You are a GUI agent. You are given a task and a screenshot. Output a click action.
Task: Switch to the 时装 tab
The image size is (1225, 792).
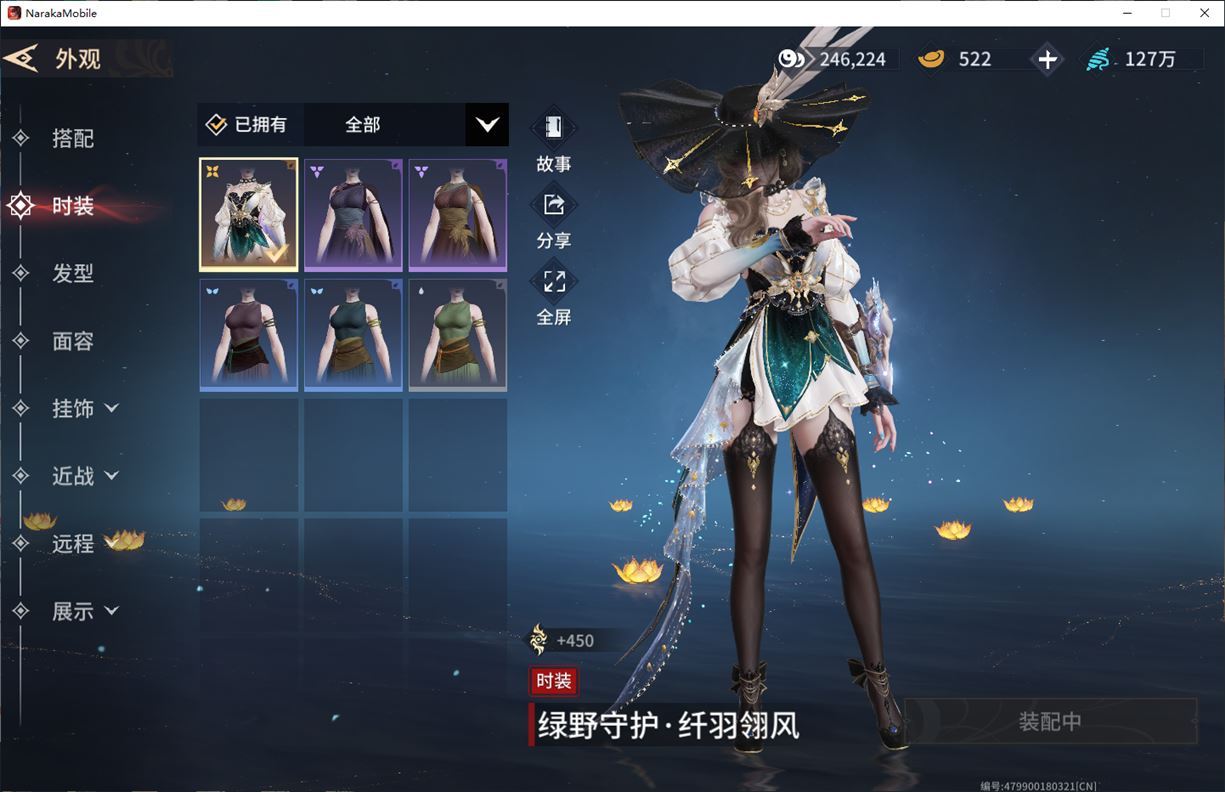tap(72, 206)
